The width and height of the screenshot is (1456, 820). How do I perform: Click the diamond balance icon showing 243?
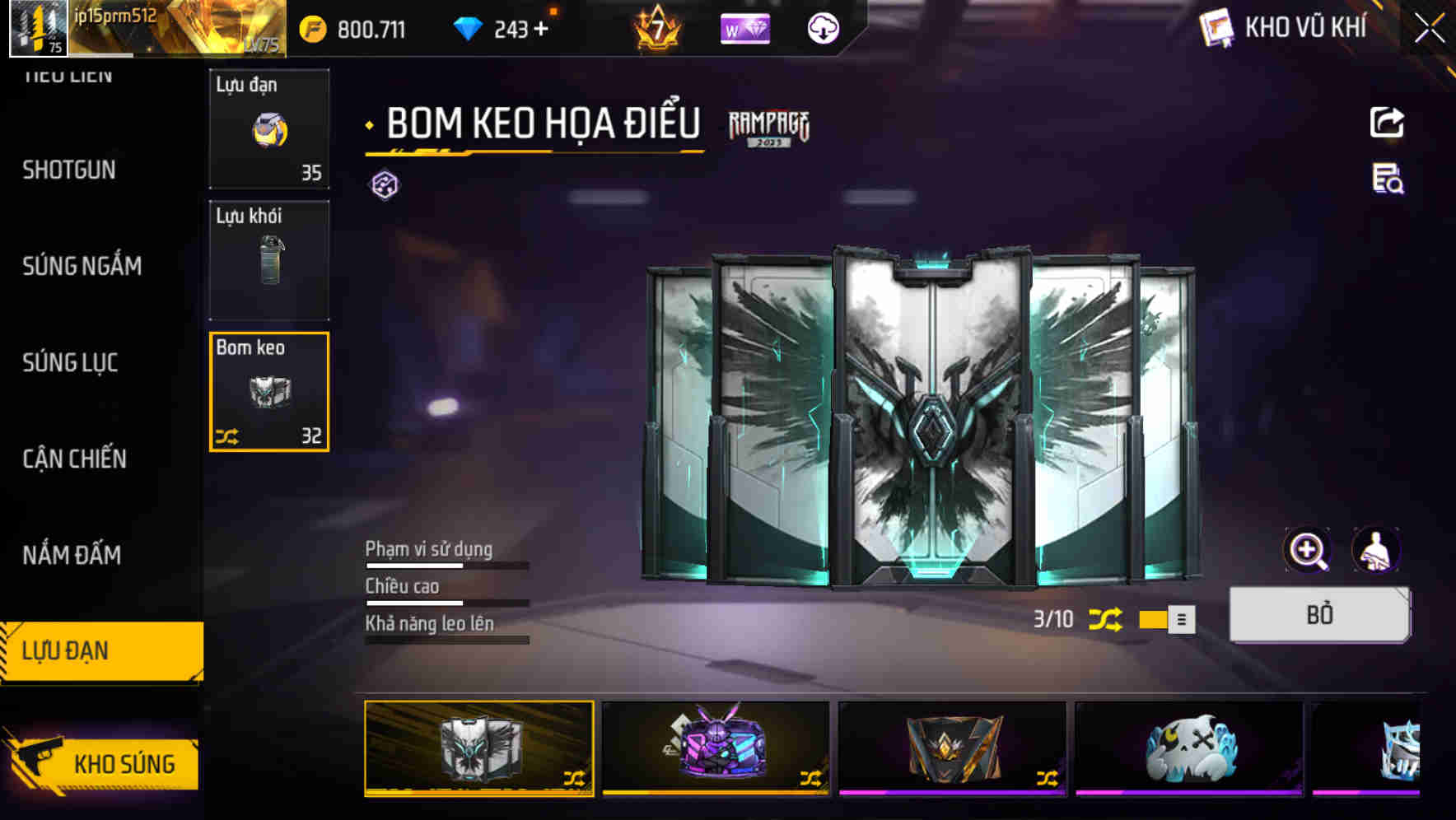tap(468, 27)
